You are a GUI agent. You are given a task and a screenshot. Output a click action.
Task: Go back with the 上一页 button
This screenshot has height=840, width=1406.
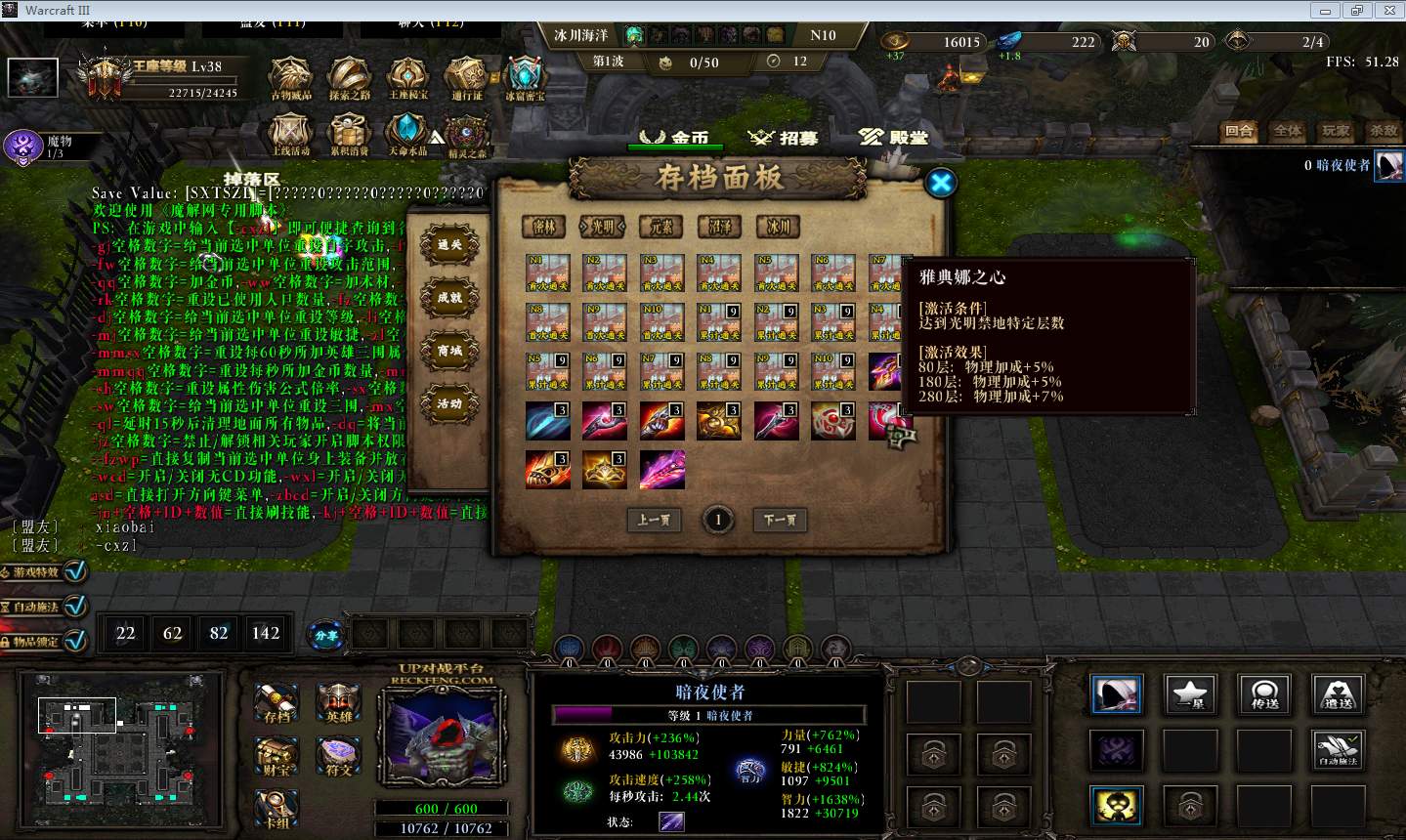tap(654, 520)
